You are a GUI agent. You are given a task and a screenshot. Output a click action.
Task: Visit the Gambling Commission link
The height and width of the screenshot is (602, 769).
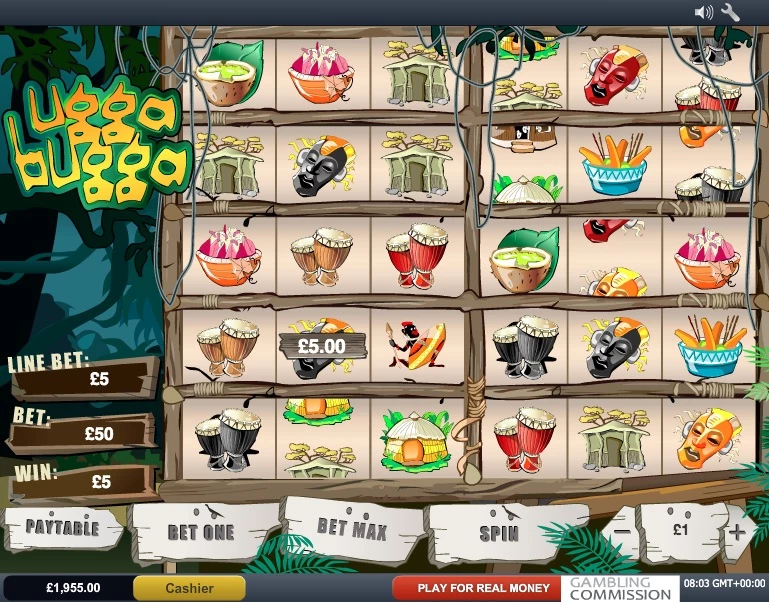620,588
